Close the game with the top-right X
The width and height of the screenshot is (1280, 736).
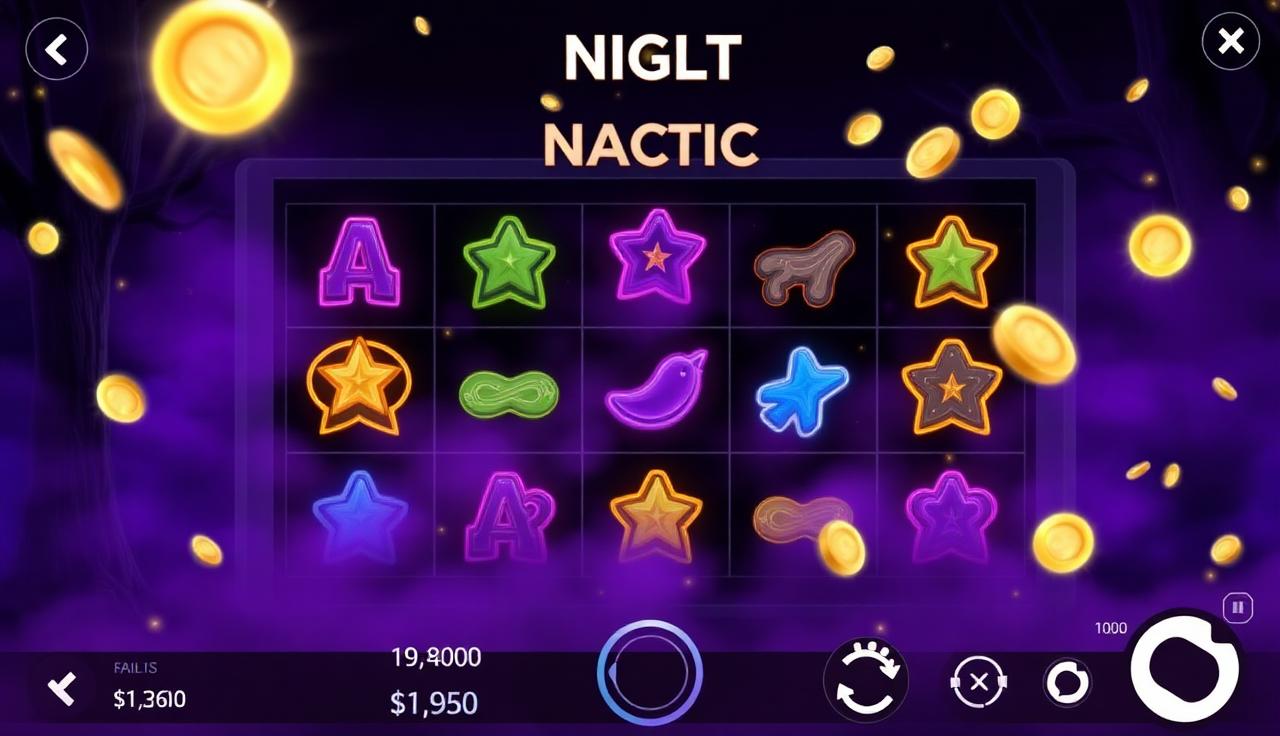click(1230, 42)
